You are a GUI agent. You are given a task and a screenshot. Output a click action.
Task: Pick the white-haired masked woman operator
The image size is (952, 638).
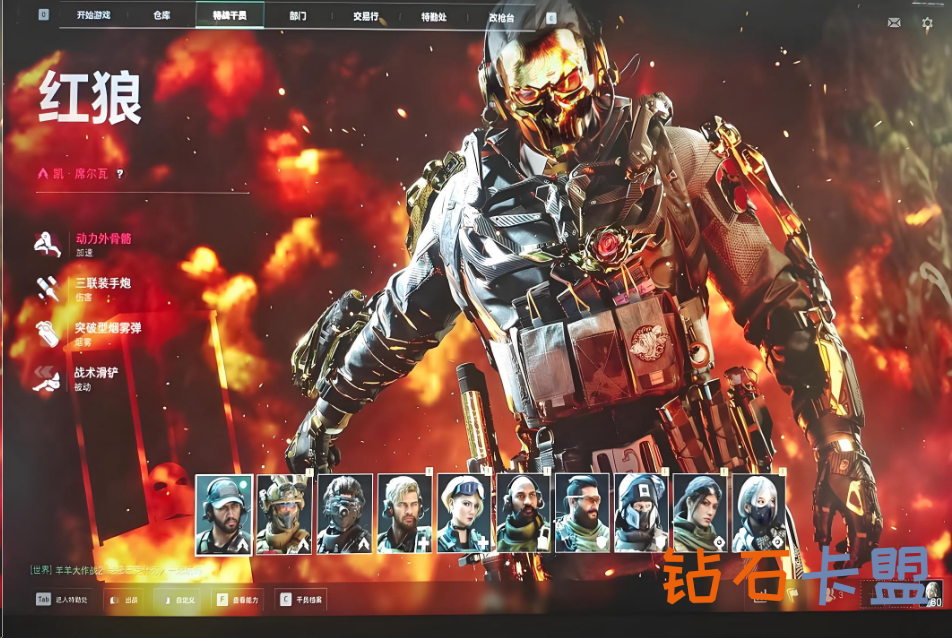pos(759,514)
